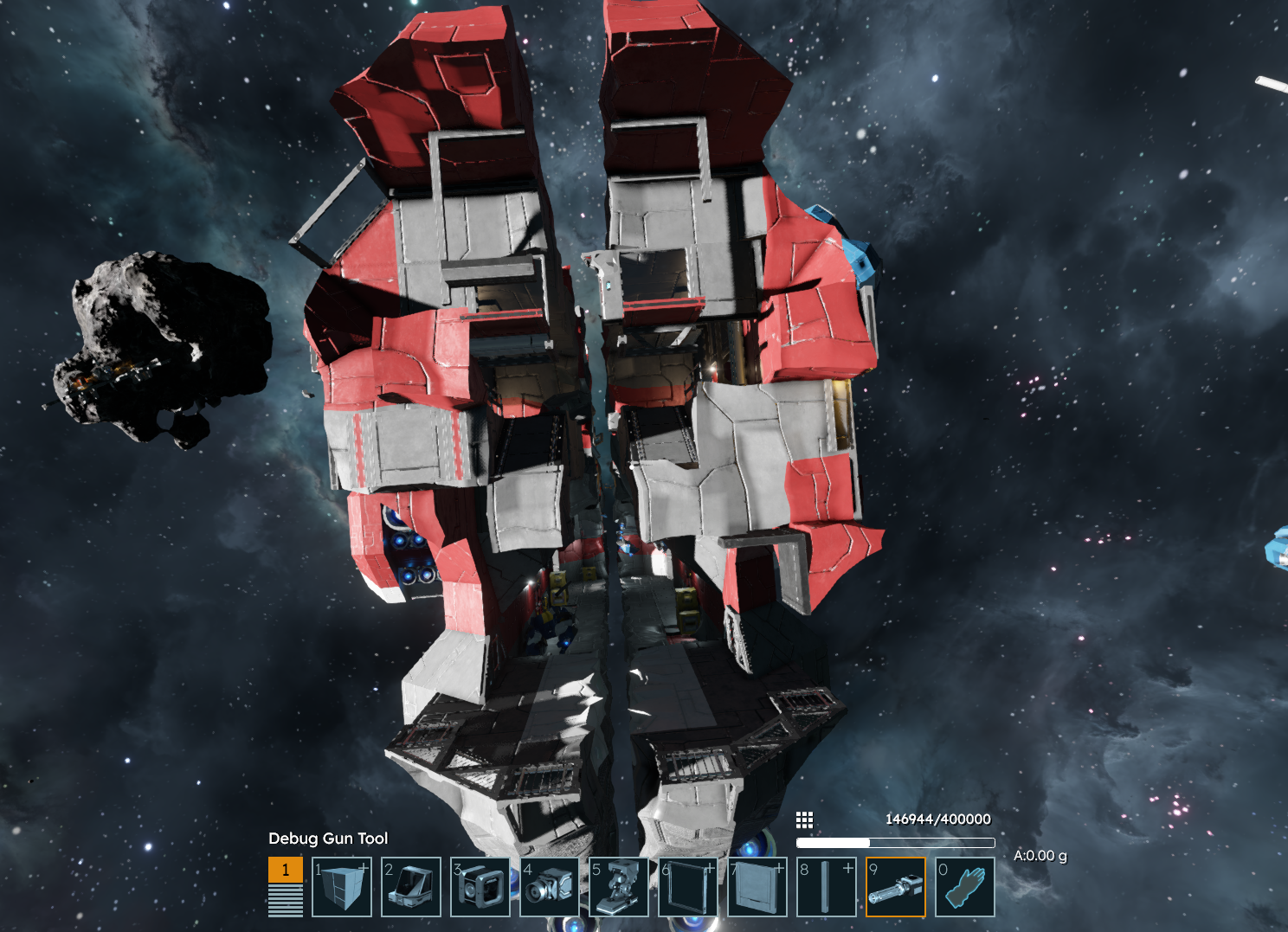Screen dimensions: 1288x932
Task: Equip the Debug Gun Tool in slot 9
Action: click(896, 887)
